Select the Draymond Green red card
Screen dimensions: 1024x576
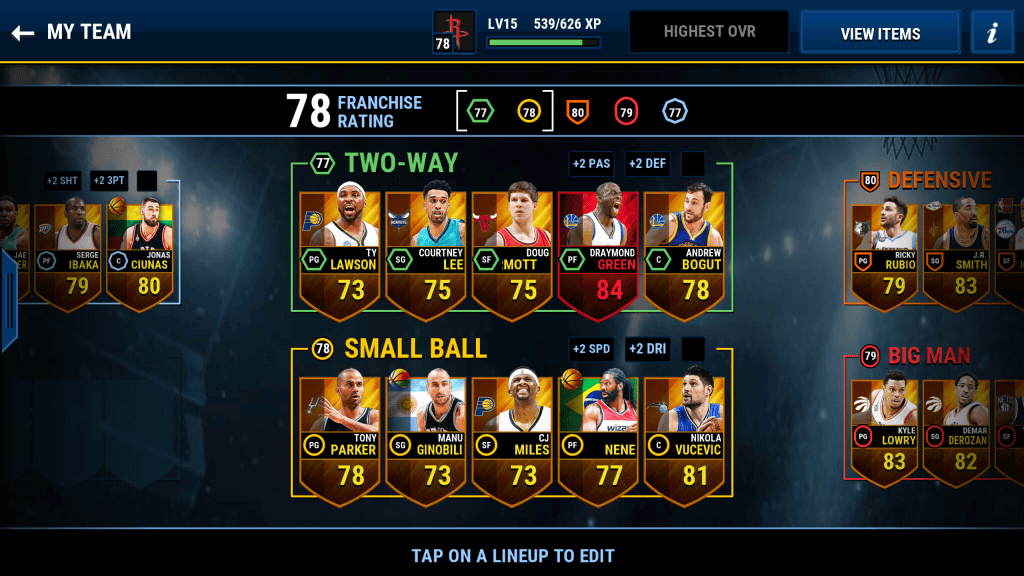coord(599,250)
